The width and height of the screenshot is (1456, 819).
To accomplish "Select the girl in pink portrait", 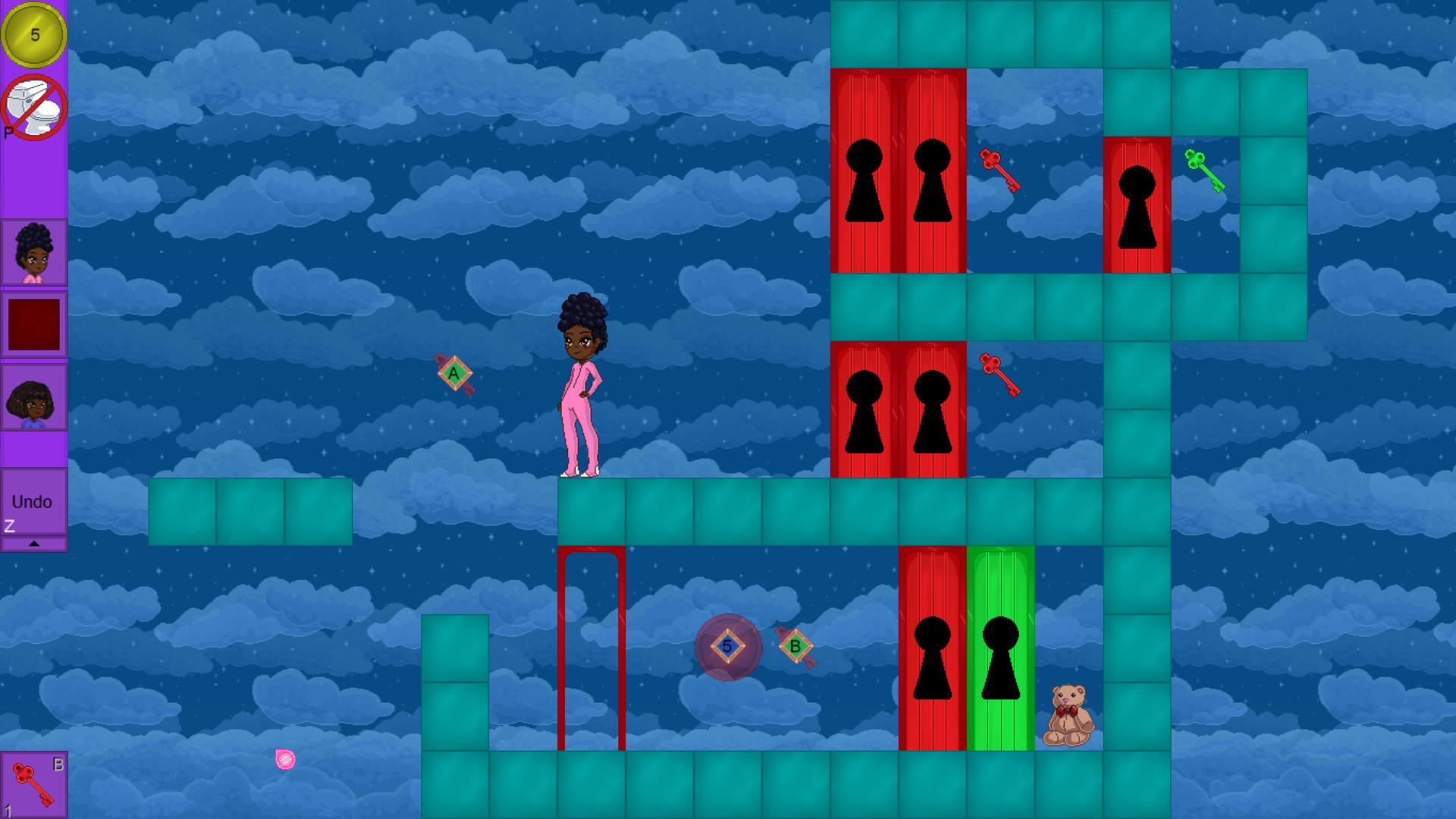I will 33,251.
